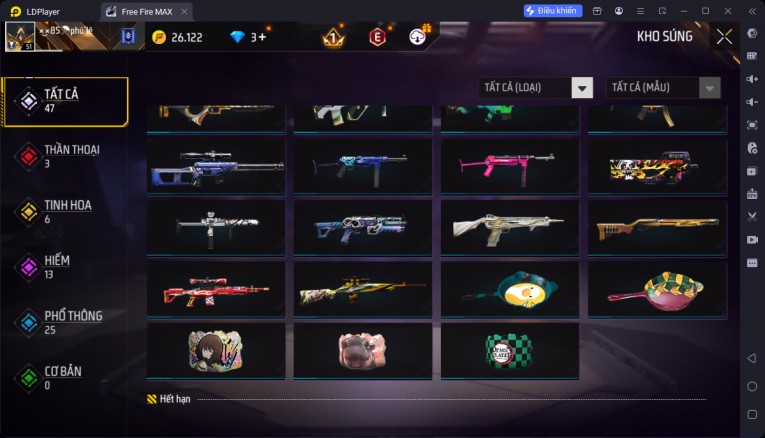Choose the pink submachine gun skin
Viewport: 765px width, 438px height.
coord(509,166)
